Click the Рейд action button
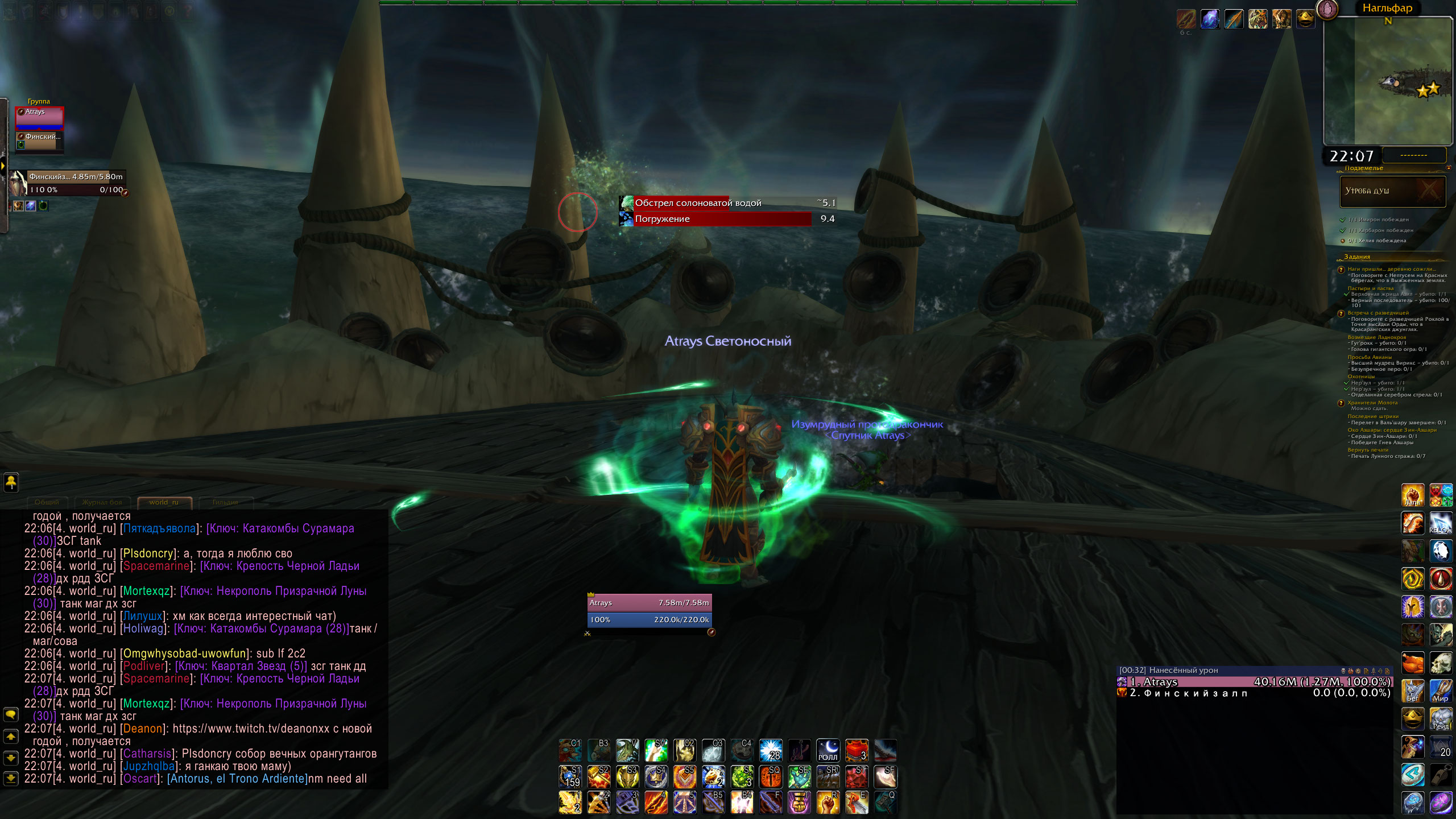The image size is (1456, 819). pyautogui.click(x=1441, y=719)
